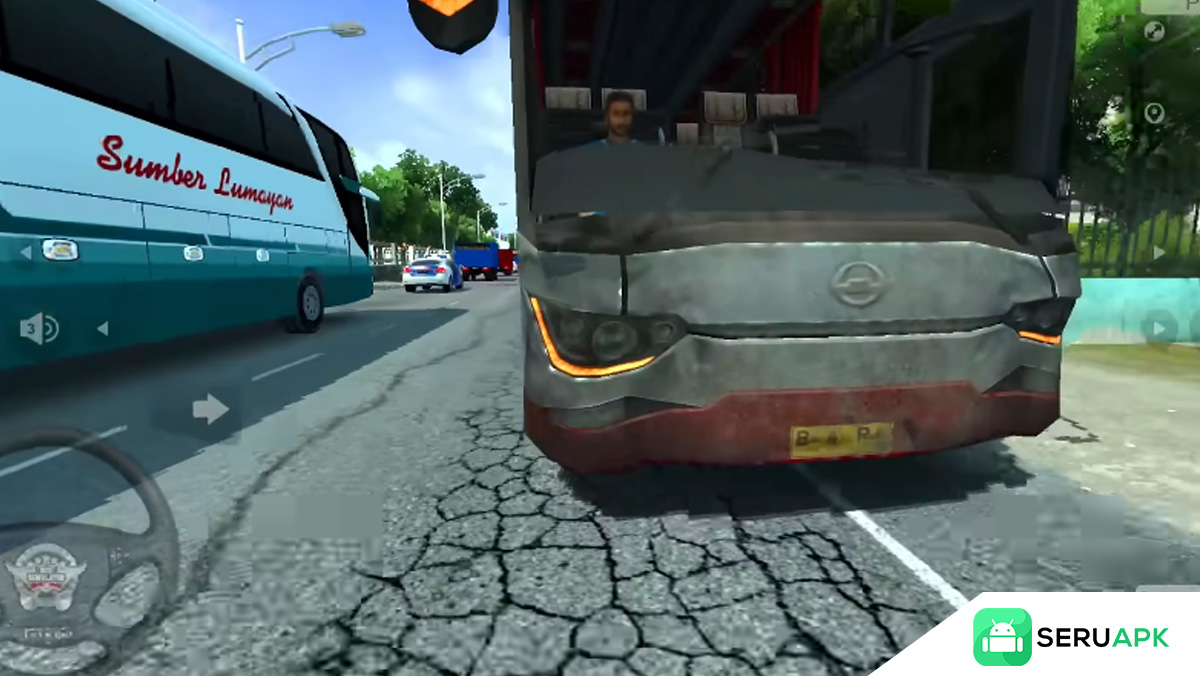Screen dimensions: 1200x676
Task: Activate the grey right-pointing arrow button
Action: [210, 408]
